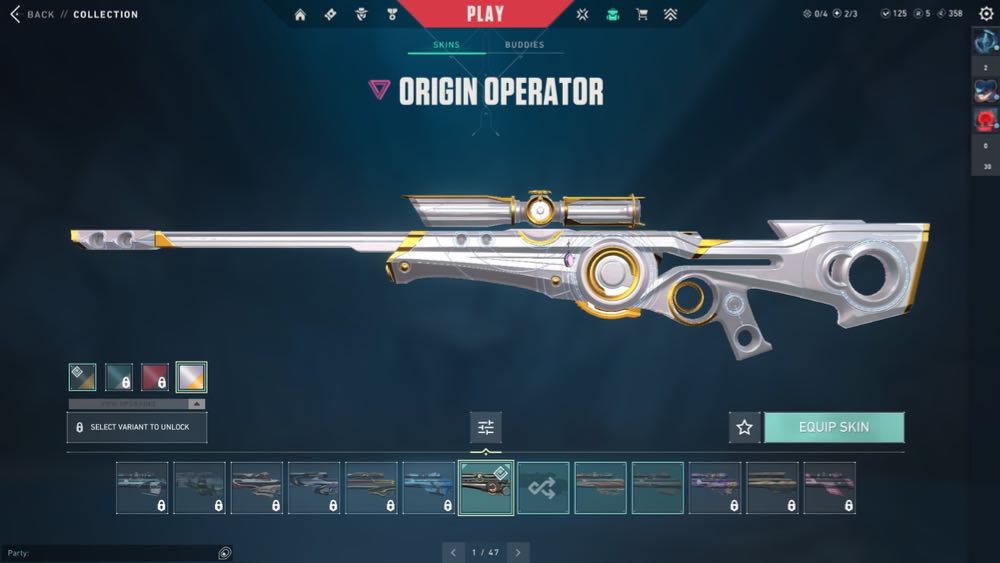Open the store shopping cart icon
The height and width of the screenshot is (563, 1000).
point(642,14)
